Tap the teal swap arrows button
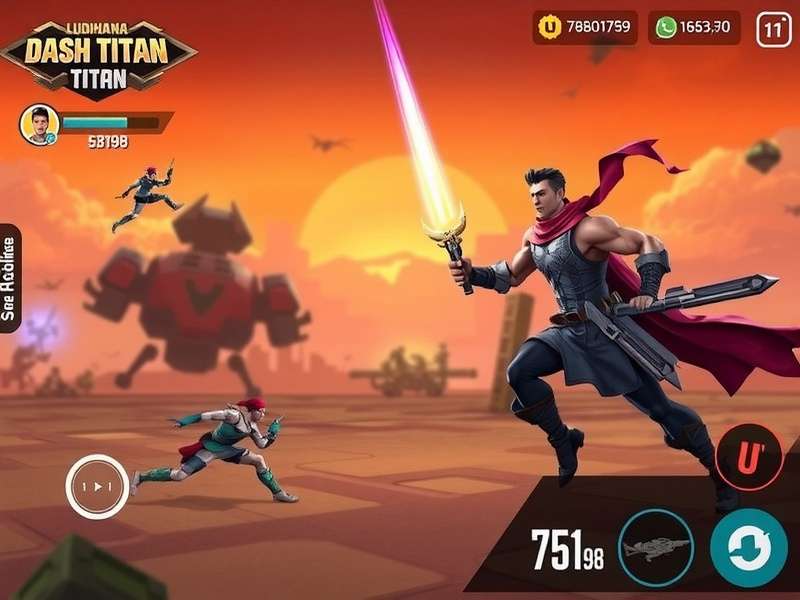Screen dimensions: 800x600 click(x=748, y=547)
